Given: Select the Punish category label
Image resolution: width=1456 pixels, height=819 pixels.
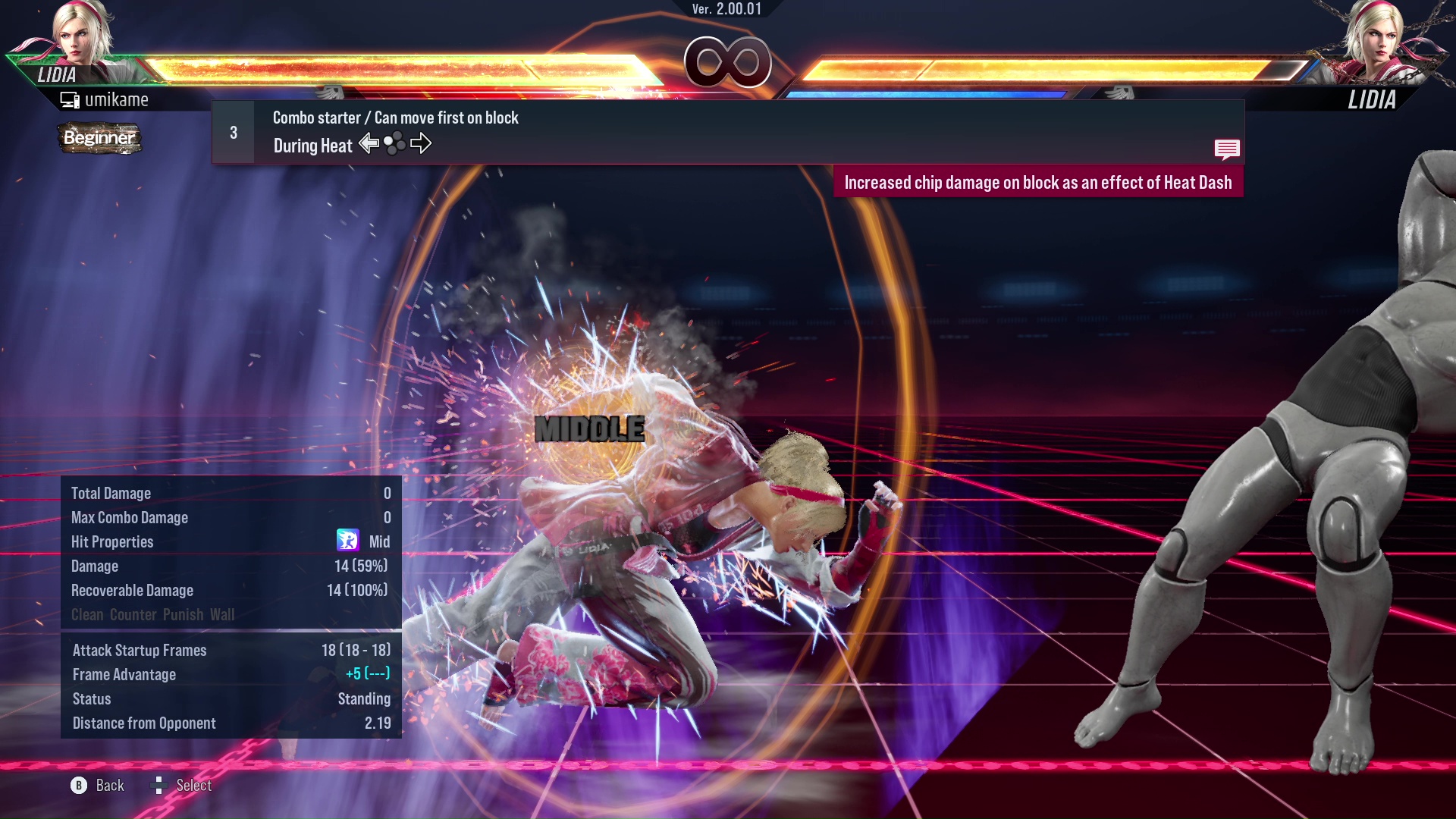Looking at the screenshot, I should tap(184, 615).
